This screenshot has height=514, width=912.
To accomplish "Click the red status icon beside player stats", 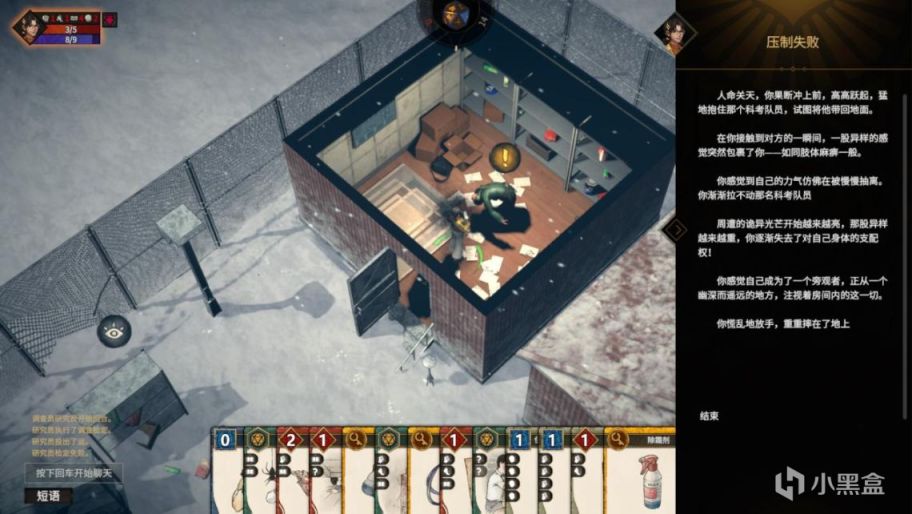I will tap(109, 19).
